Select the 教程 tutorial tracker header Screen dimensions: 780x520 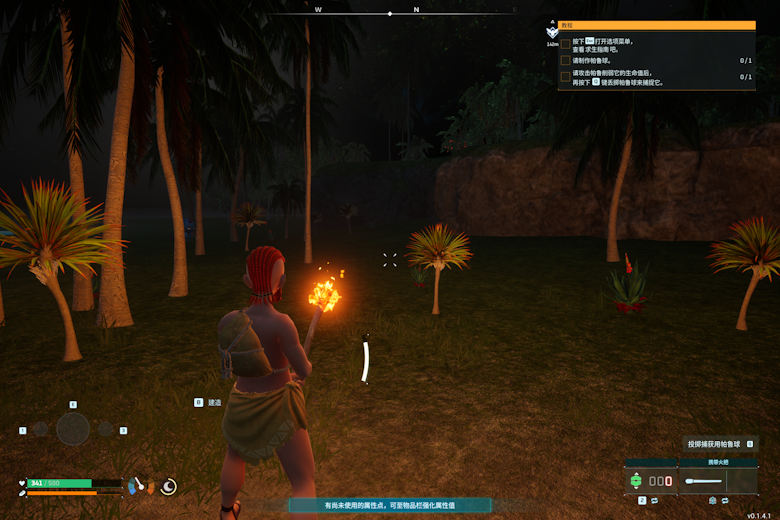pyautogui.click(x=656, y=25)
